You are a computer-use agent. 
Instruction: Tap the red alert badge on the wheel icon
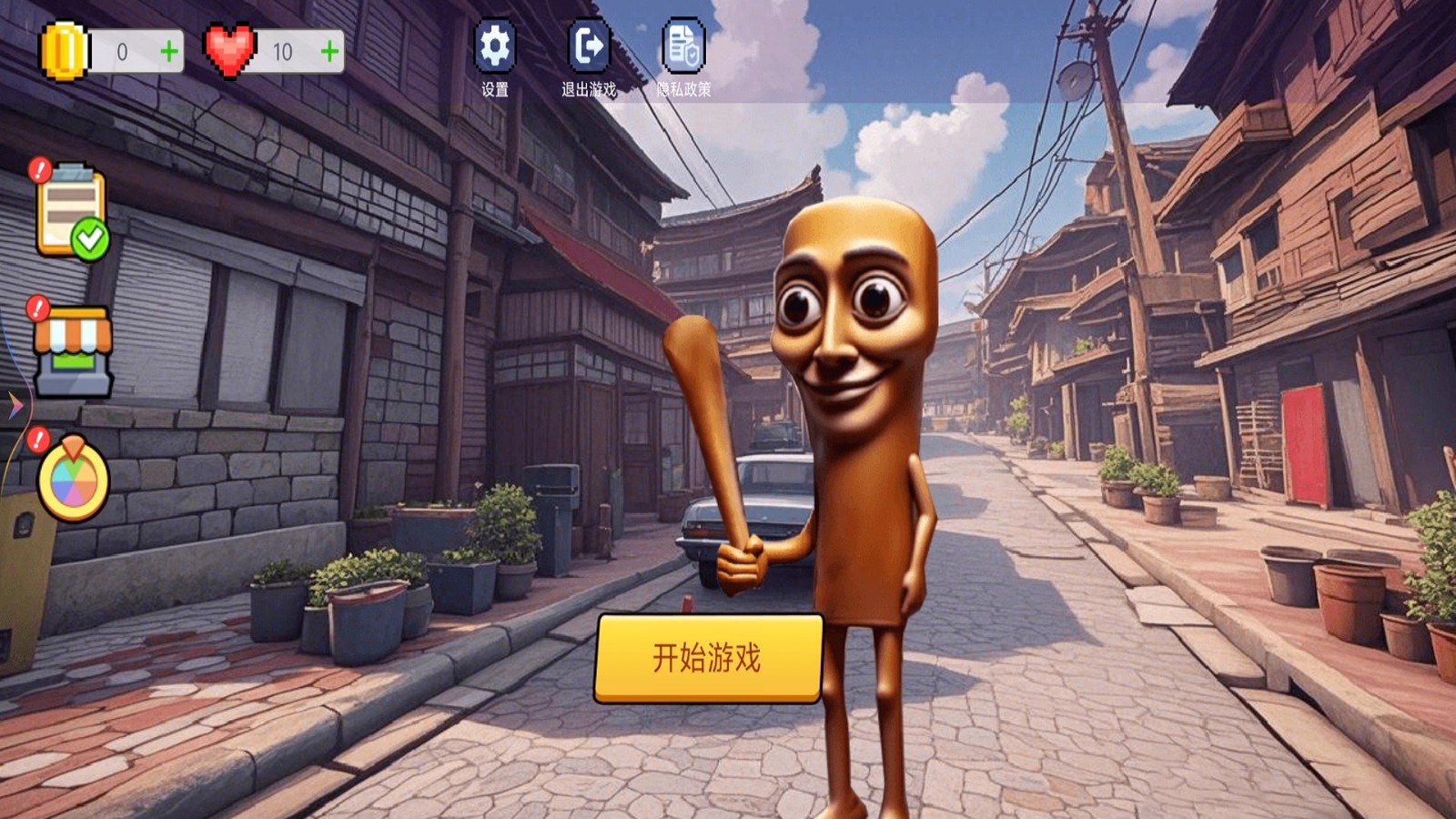[x=37, y=443]
